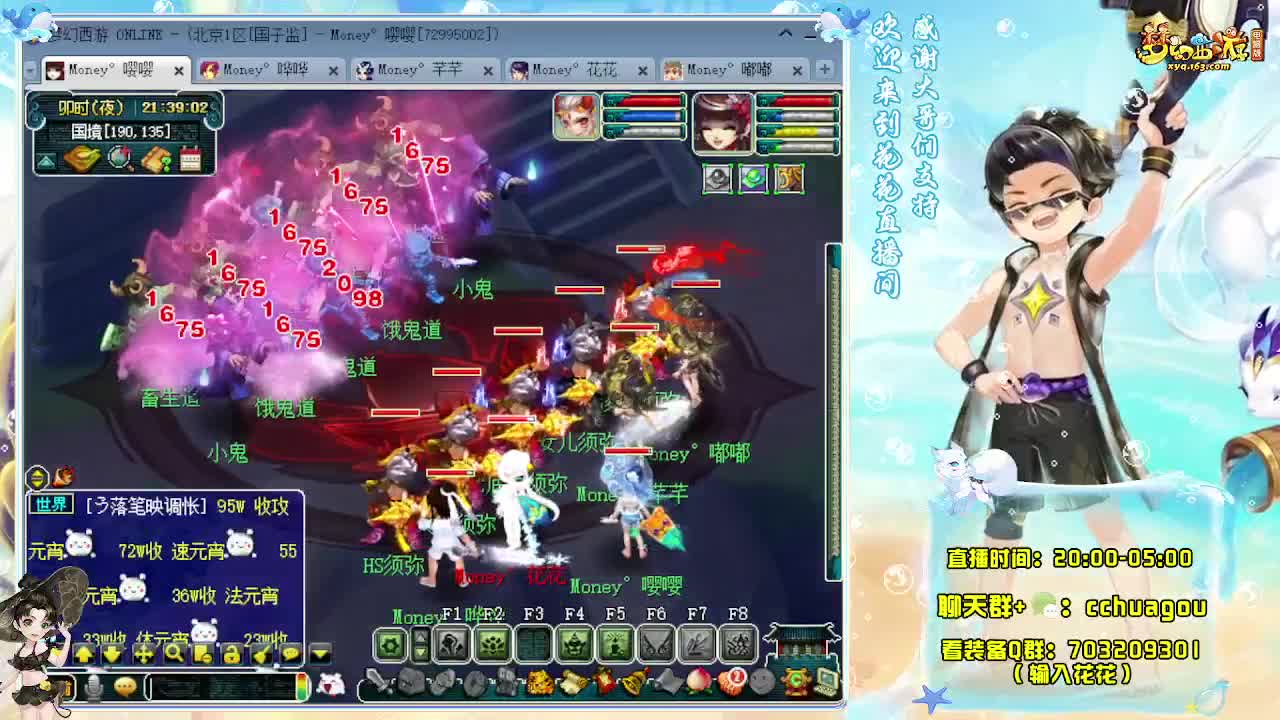Click the chat input field at the bottom
1280x720 pixels.
(x=219, y=686)
